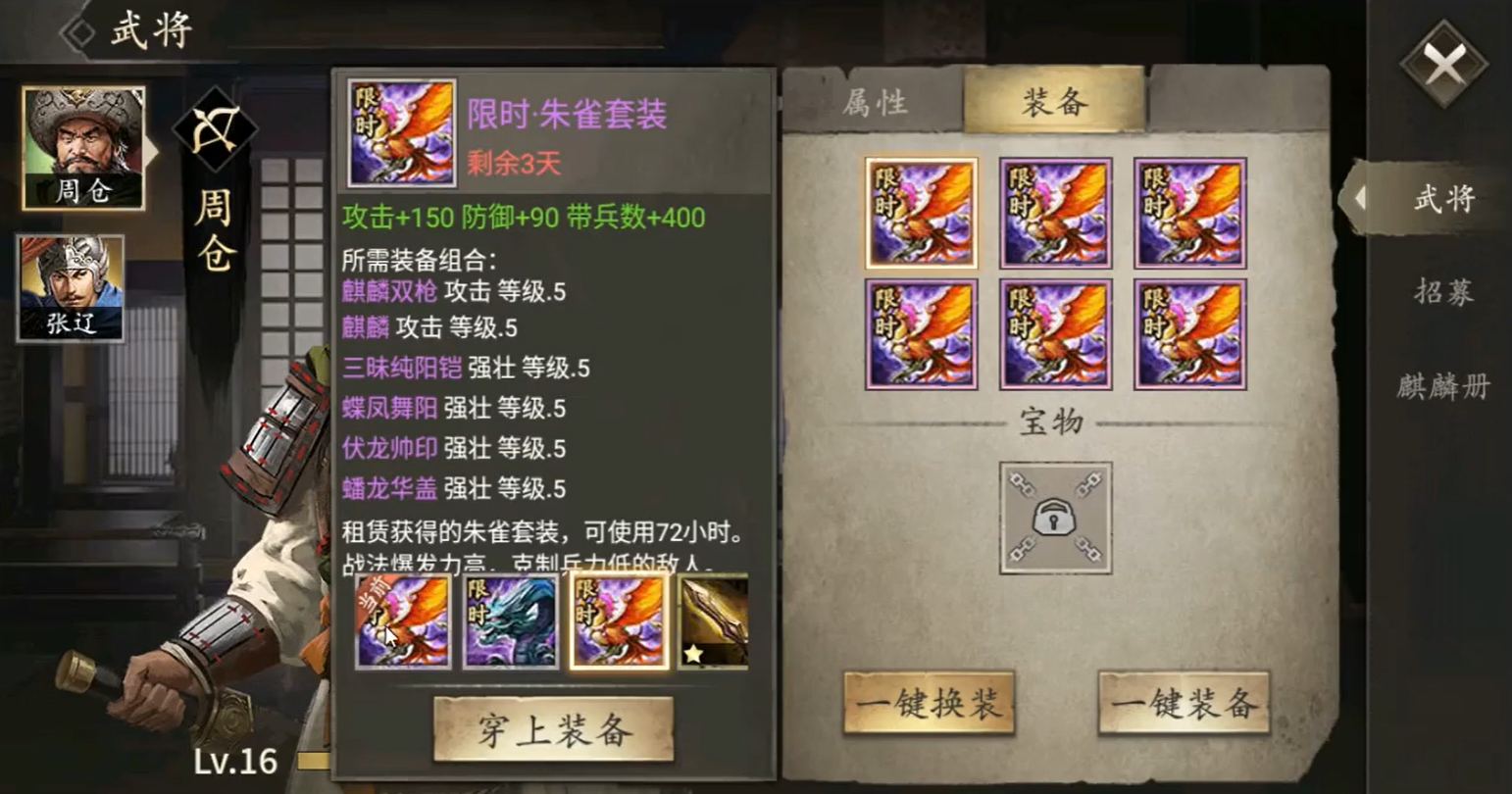Click the bottom-right phoenix equipment icon
Viewport: 1512px width, 794px height.
tap(1187, 333)
